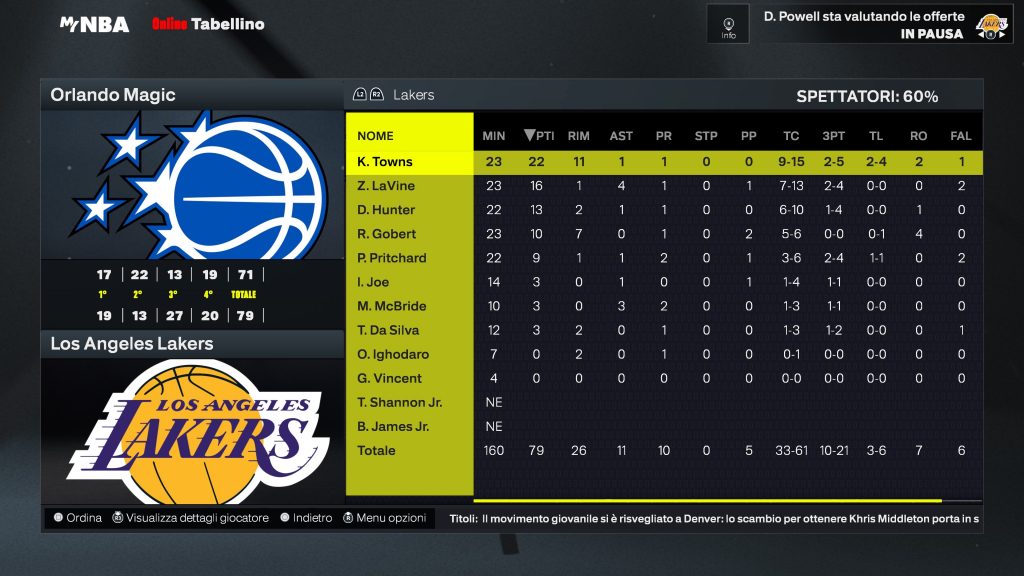This screenshot has height=576, width=1024.
Task: Select I. Joe's row
Action: point(374,282)
